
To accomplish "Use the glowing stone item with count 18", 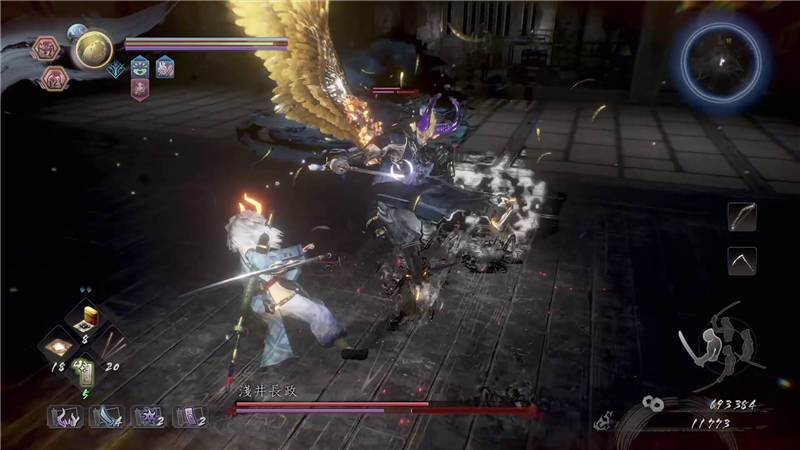I will [x=57, y=346].
